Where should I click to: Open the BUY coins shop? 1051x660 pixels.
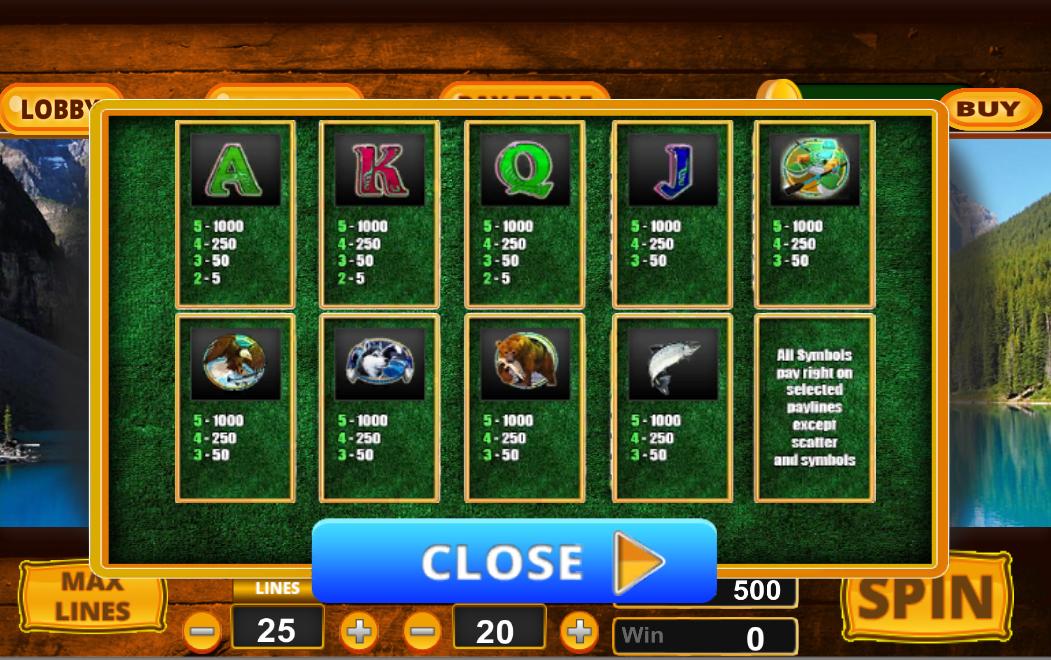tap(986, 109)
